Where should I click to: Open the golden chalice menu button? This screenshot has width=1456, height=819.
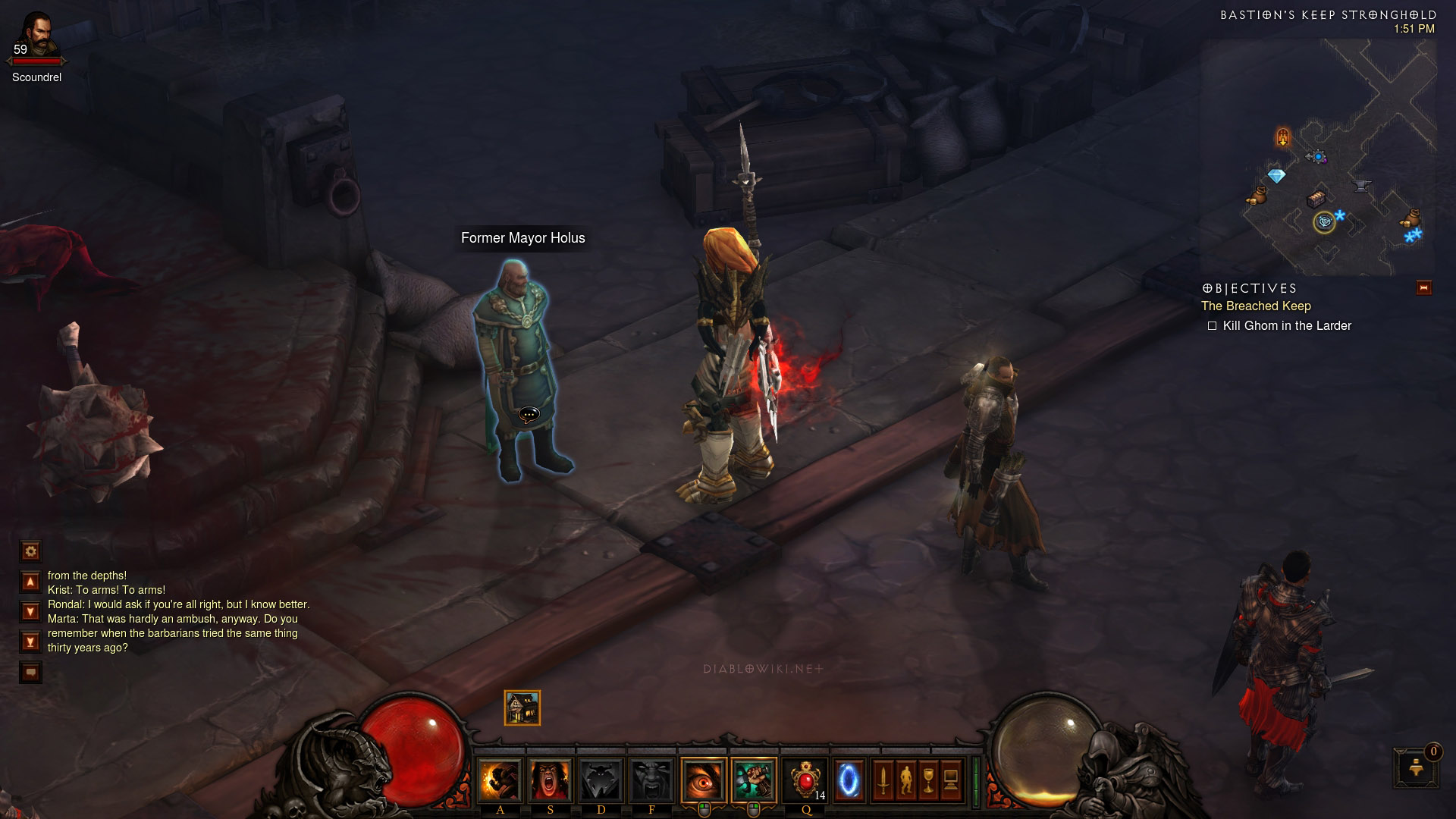[928, 780]
